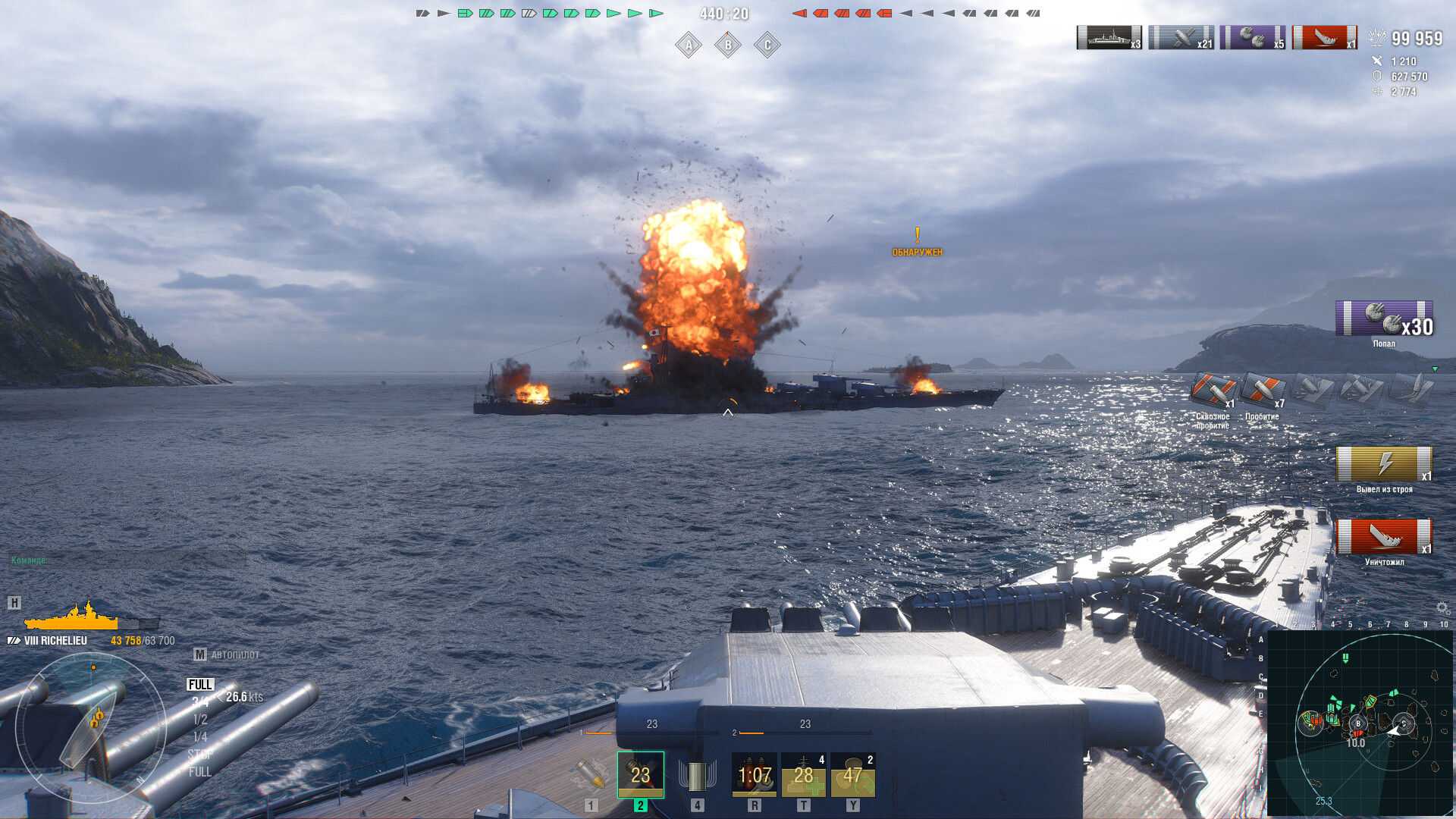This screenshot has width=1456, height=819.
Task: Activate the Repair Party consumable showing 28
Action: pyautogui.click(x=804, y=776)
